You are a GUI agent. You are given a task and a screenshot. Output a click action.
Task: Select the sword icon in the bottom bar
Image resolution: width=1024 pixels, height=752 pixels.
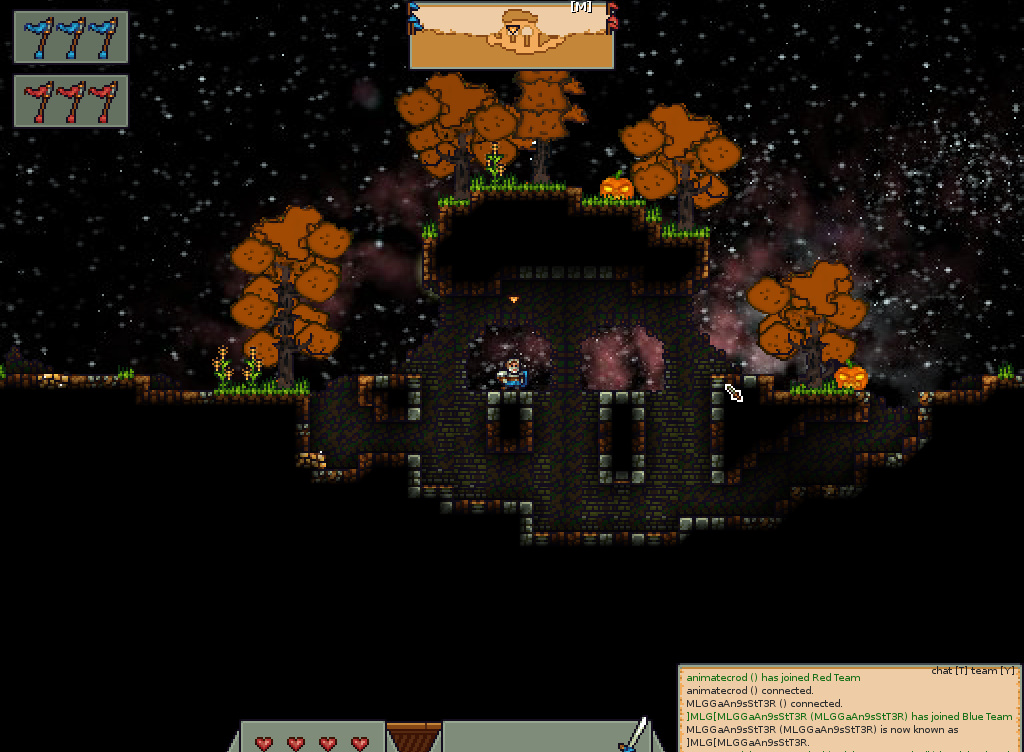pos(632,735)
